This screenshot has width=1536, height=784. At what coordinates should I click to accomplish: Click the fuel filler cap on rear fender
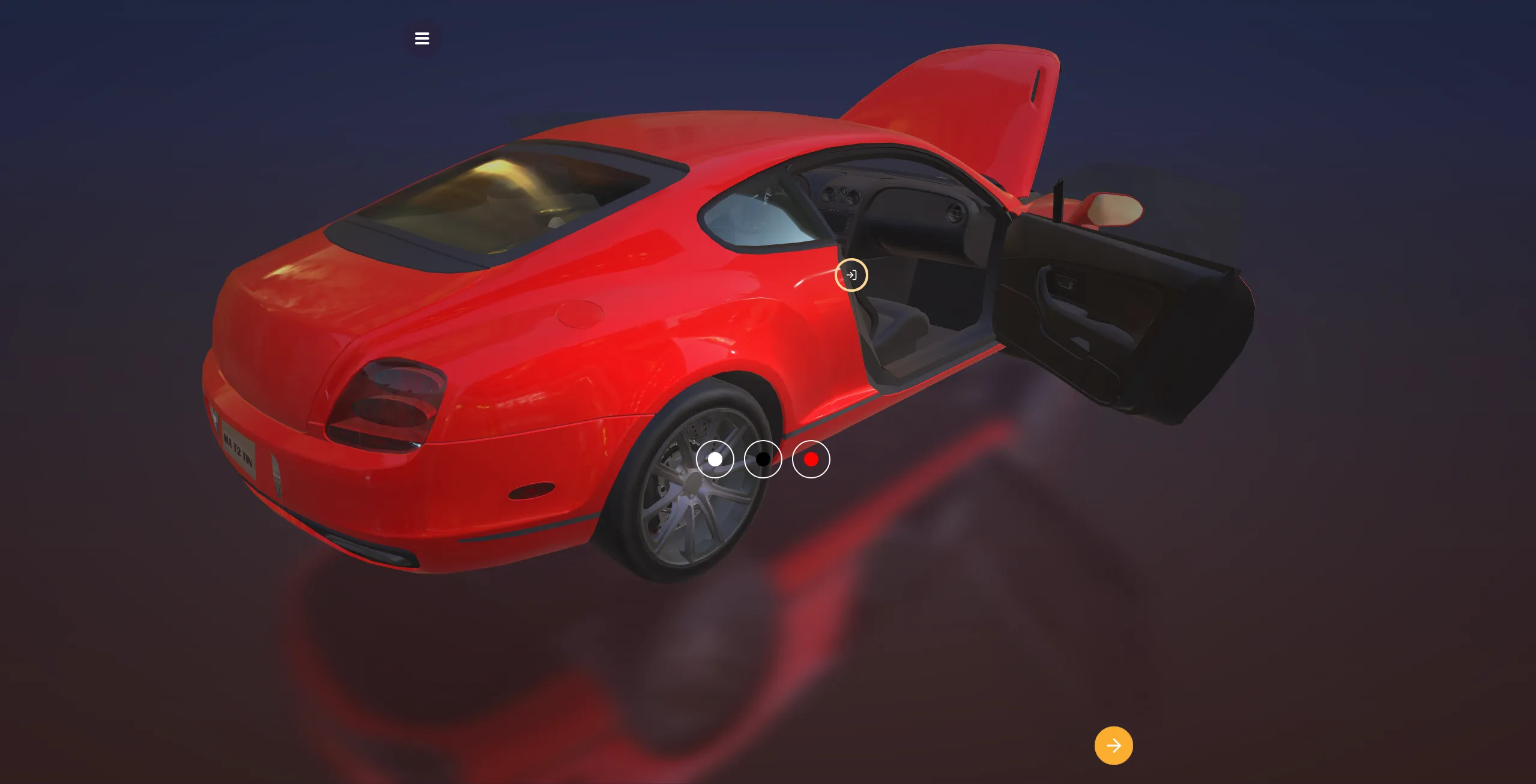[x=579, y=313]
